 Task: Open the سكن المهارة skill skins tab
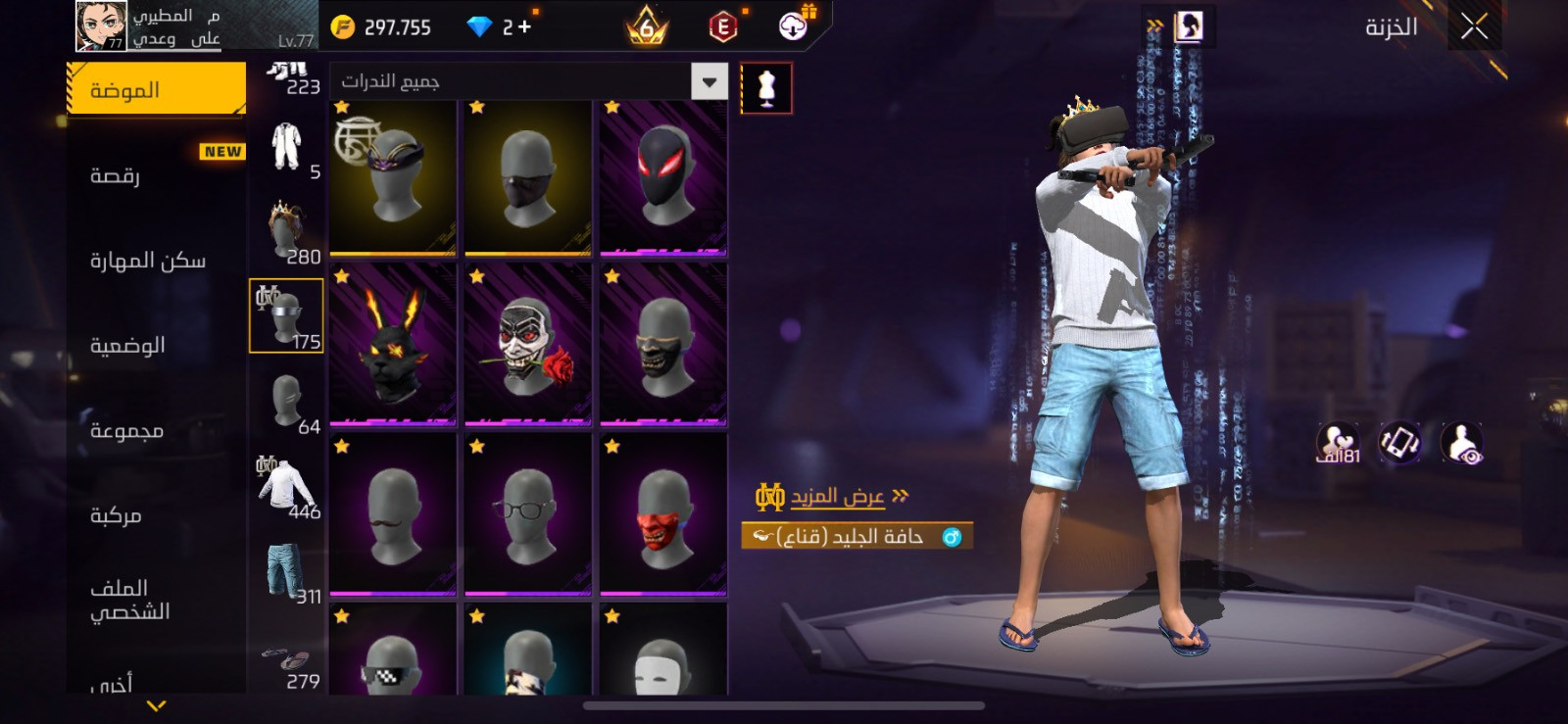(x=148, y=260)
